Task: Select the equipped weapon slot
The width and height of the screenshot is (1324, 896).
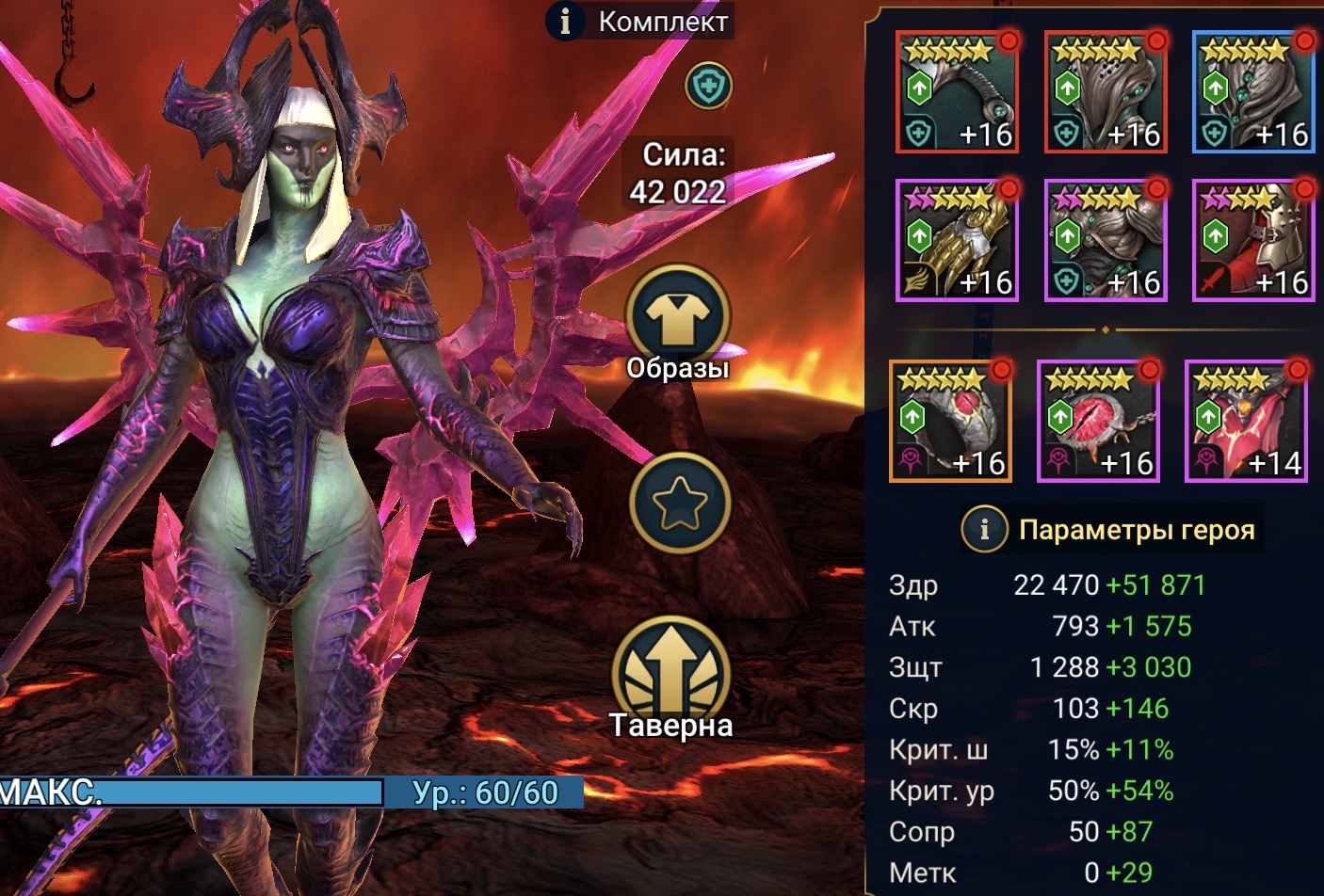Action: pos(957,92)
